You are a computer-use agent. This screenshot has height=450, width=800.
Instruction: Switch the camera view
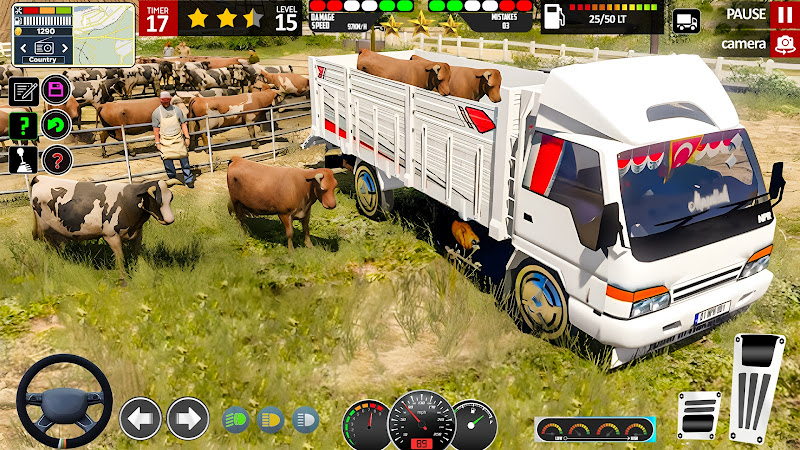pos(782,44)
